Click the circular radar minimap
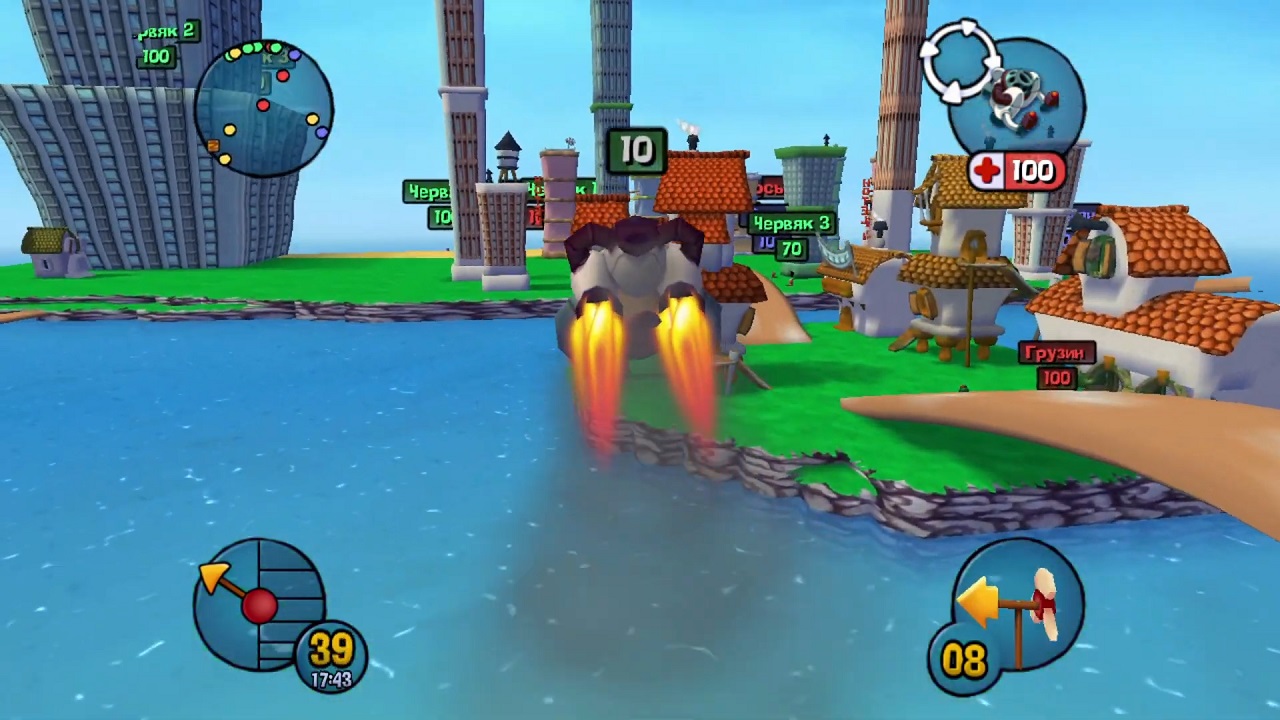This screenshot has width=1280, height=720. coord(264,108)
